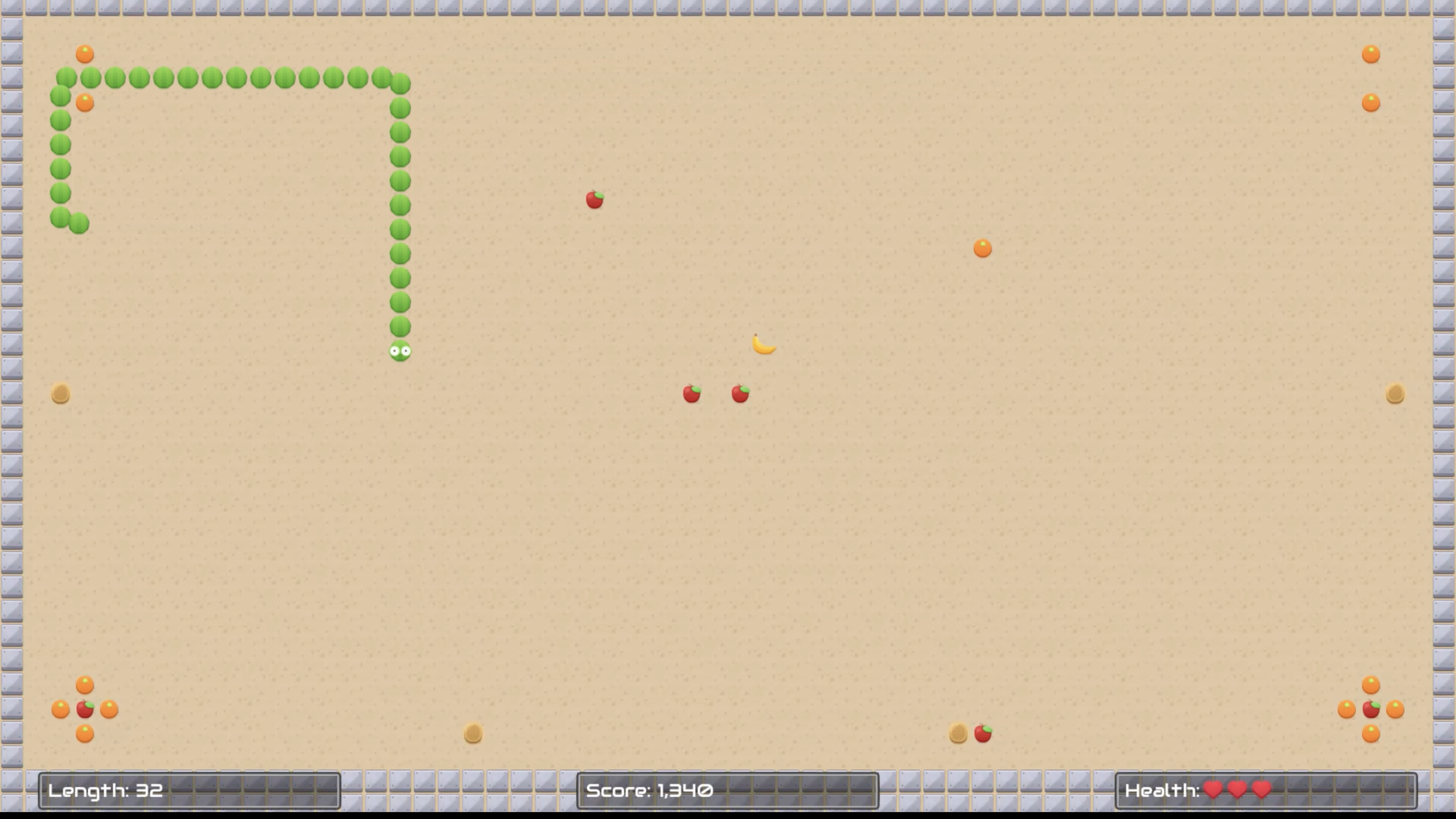This screenshot has height=819, width=1456.
Task: Click the coconut on the far left edge
Action: (60, 394)
